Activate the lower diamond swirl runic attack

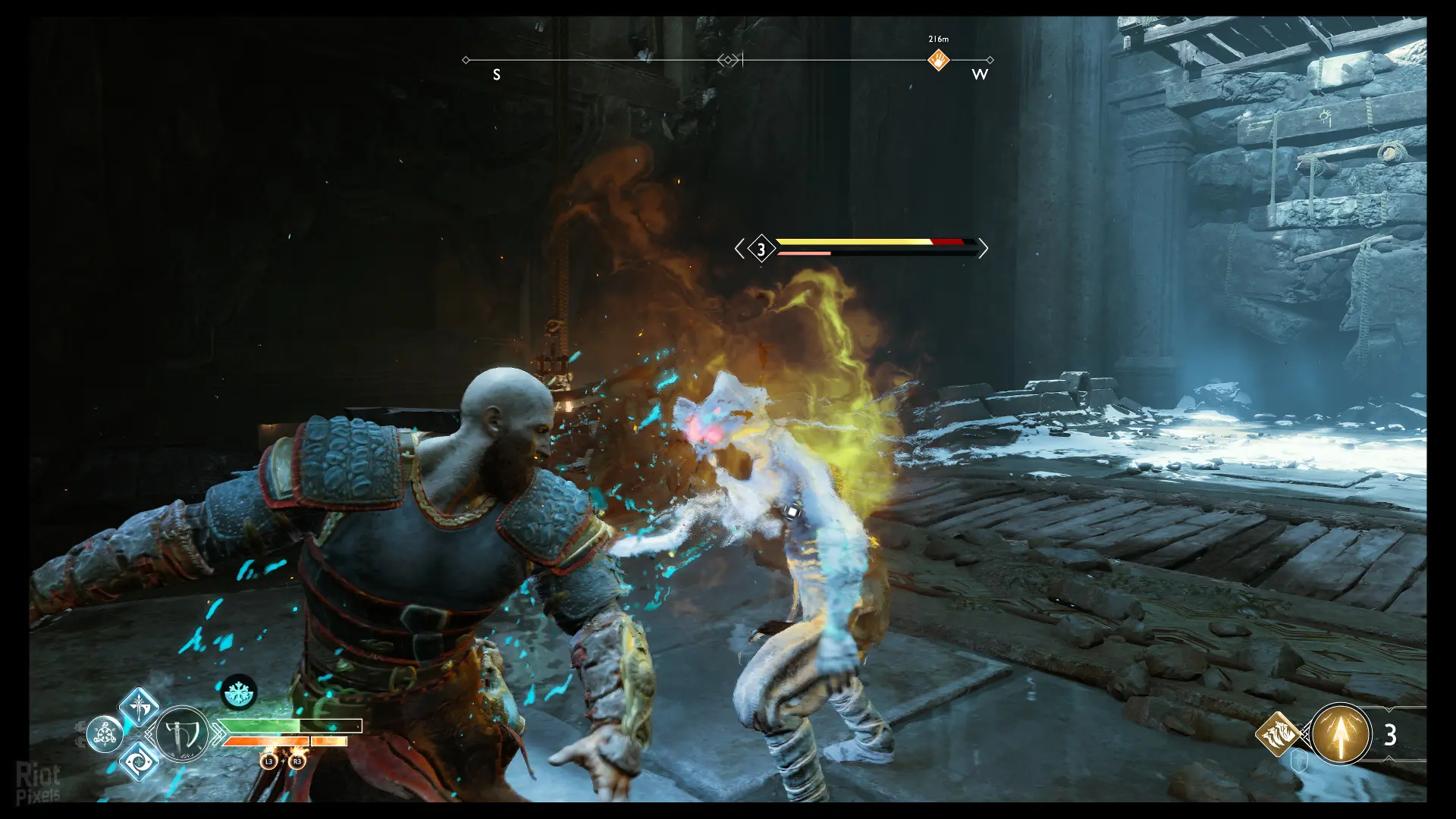(x=140, y=761)
